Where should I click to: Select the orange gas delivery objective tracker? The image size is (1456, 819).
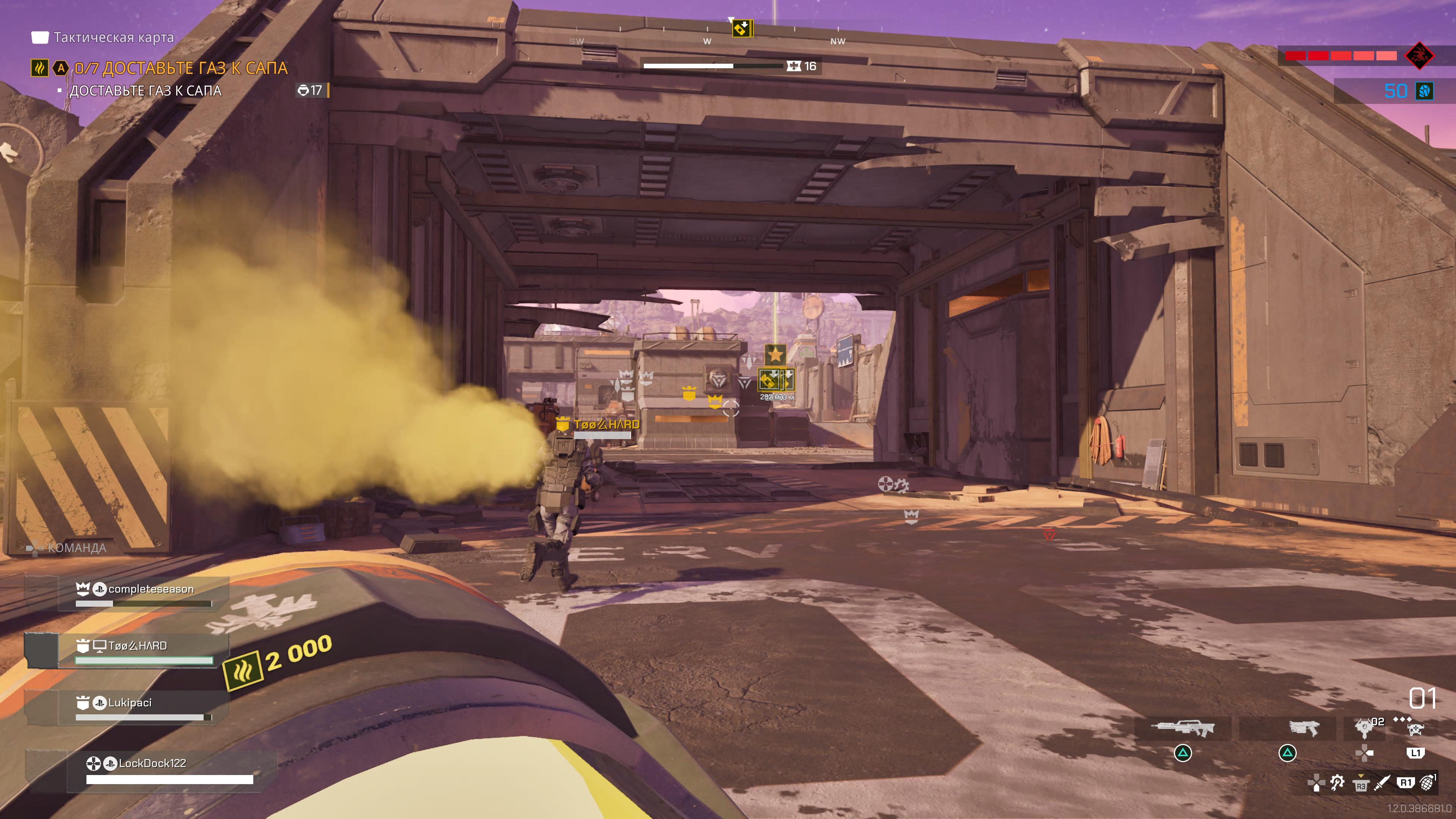(x=181, y=68)
